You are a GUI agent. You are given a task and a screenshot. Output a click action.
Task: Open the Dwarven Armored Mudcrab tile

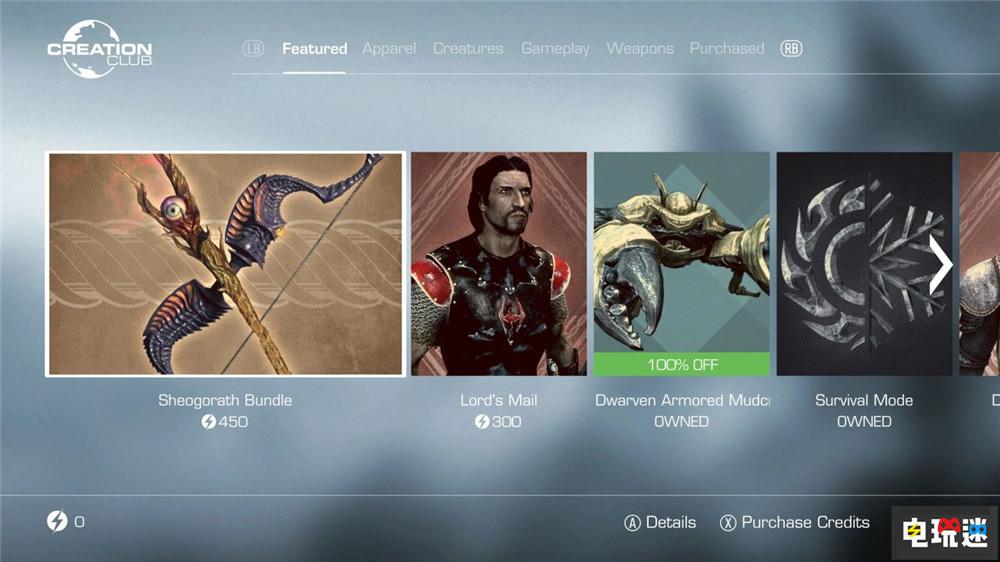[682, 264]
